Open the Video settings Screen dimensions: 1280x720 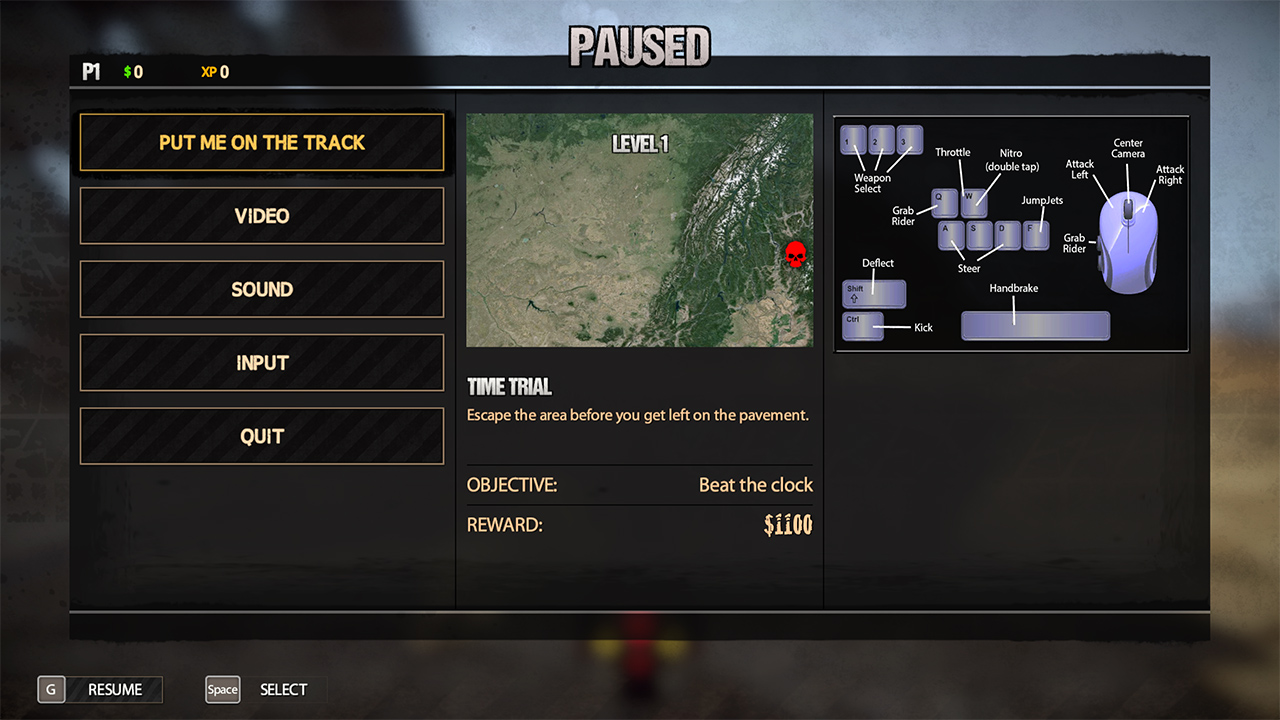[x=262, y=216]
